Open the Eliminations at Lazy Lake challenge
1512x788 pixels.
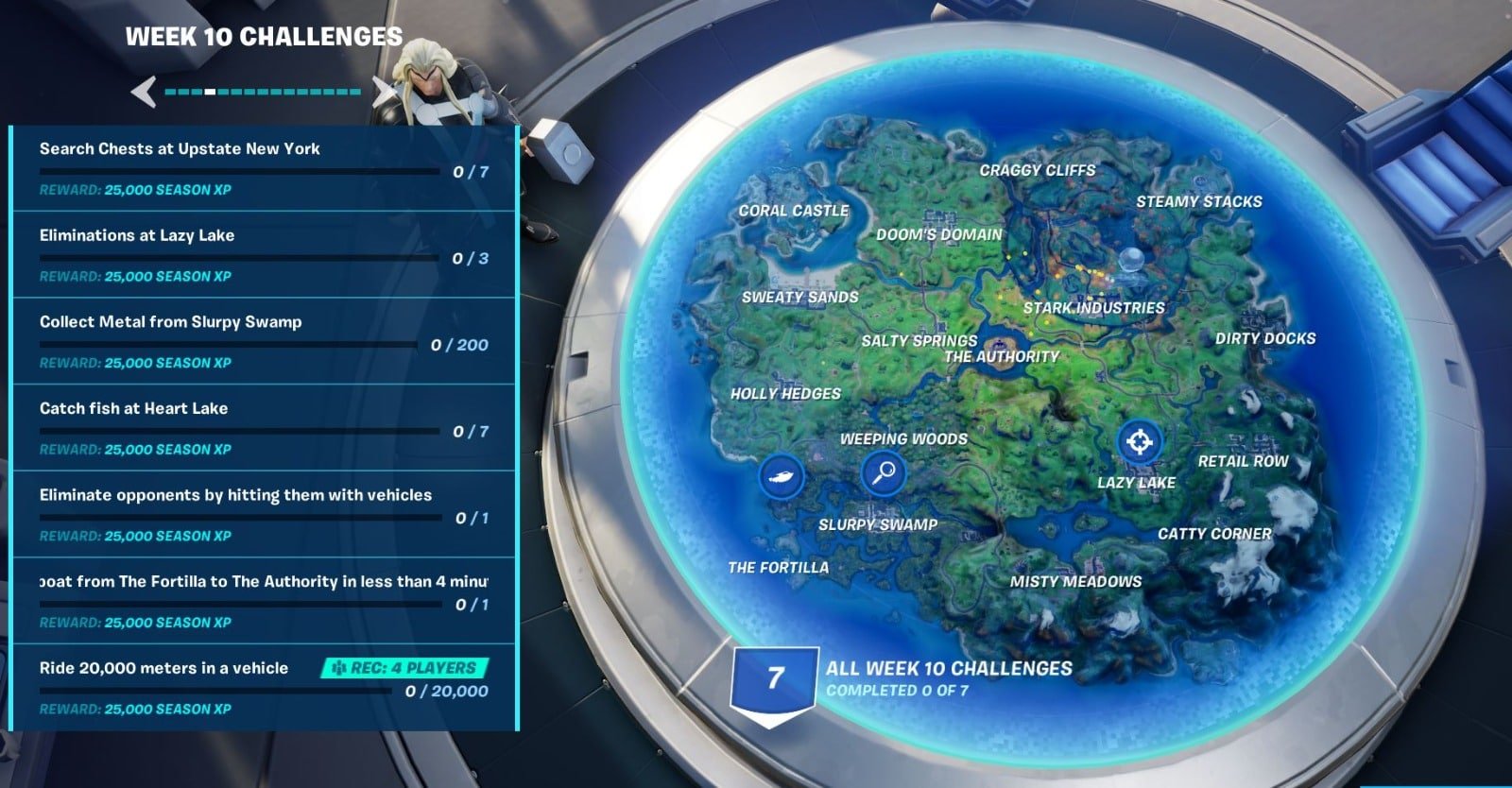pyautogui.click(x=264, y=255)
